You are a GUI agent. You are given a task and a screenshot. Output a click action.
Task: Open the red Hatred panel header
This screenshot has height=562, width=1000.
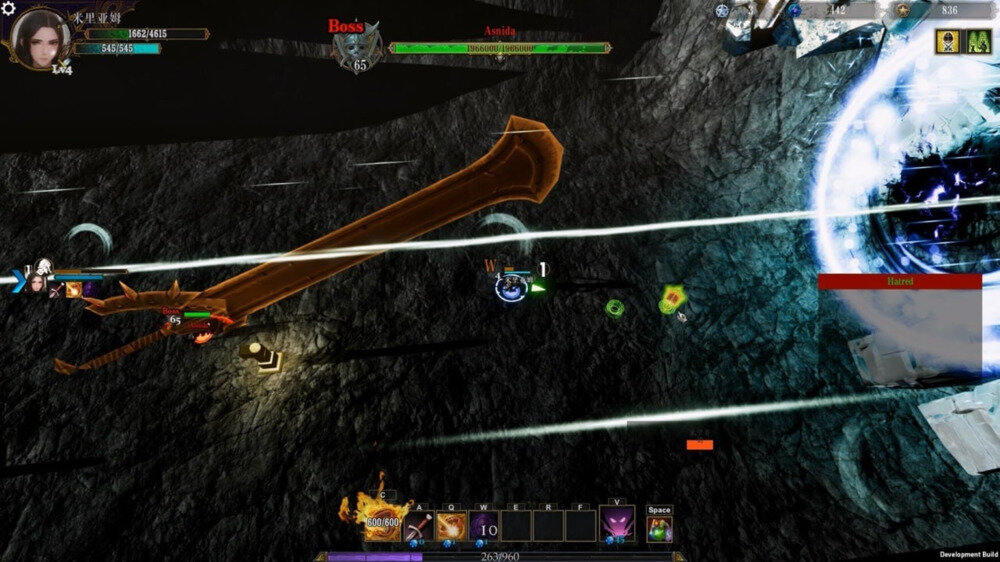899,282
